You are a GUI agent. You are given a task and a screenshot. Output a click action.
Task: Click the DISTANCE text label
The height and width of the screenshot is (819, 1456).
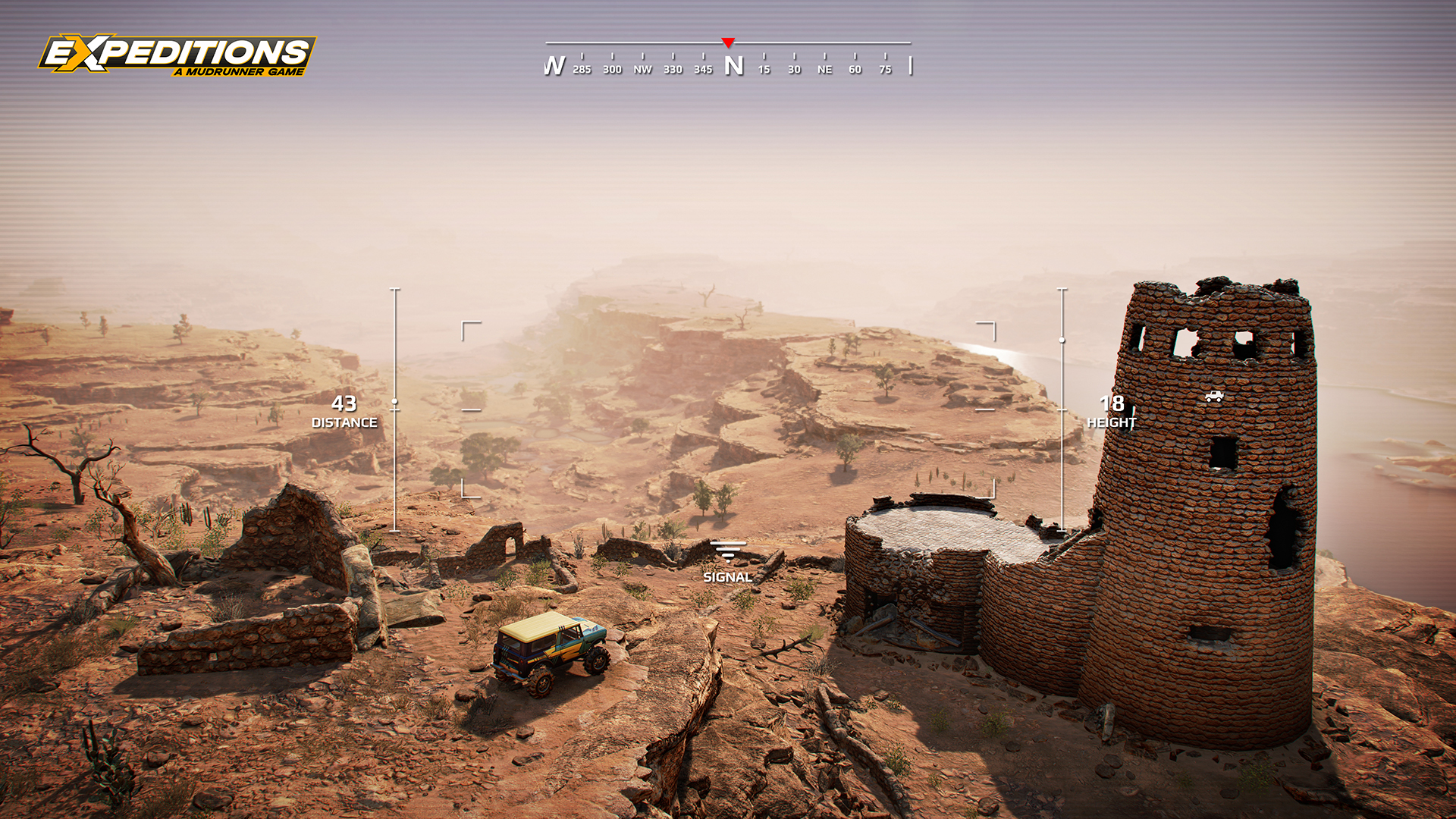346,423
